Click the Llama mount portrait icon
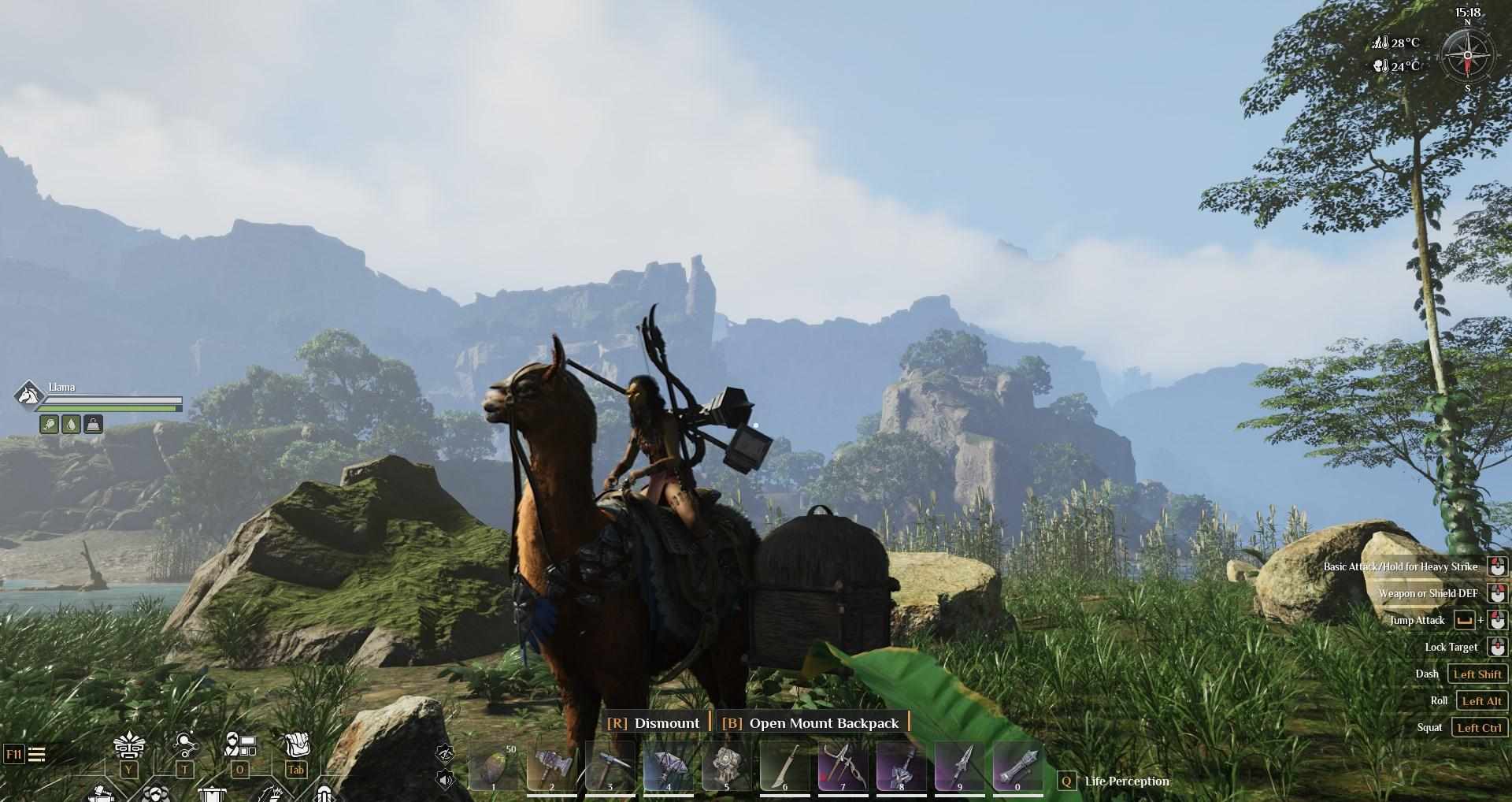This screenshot has width=1512, height=802. click(29, 395)
